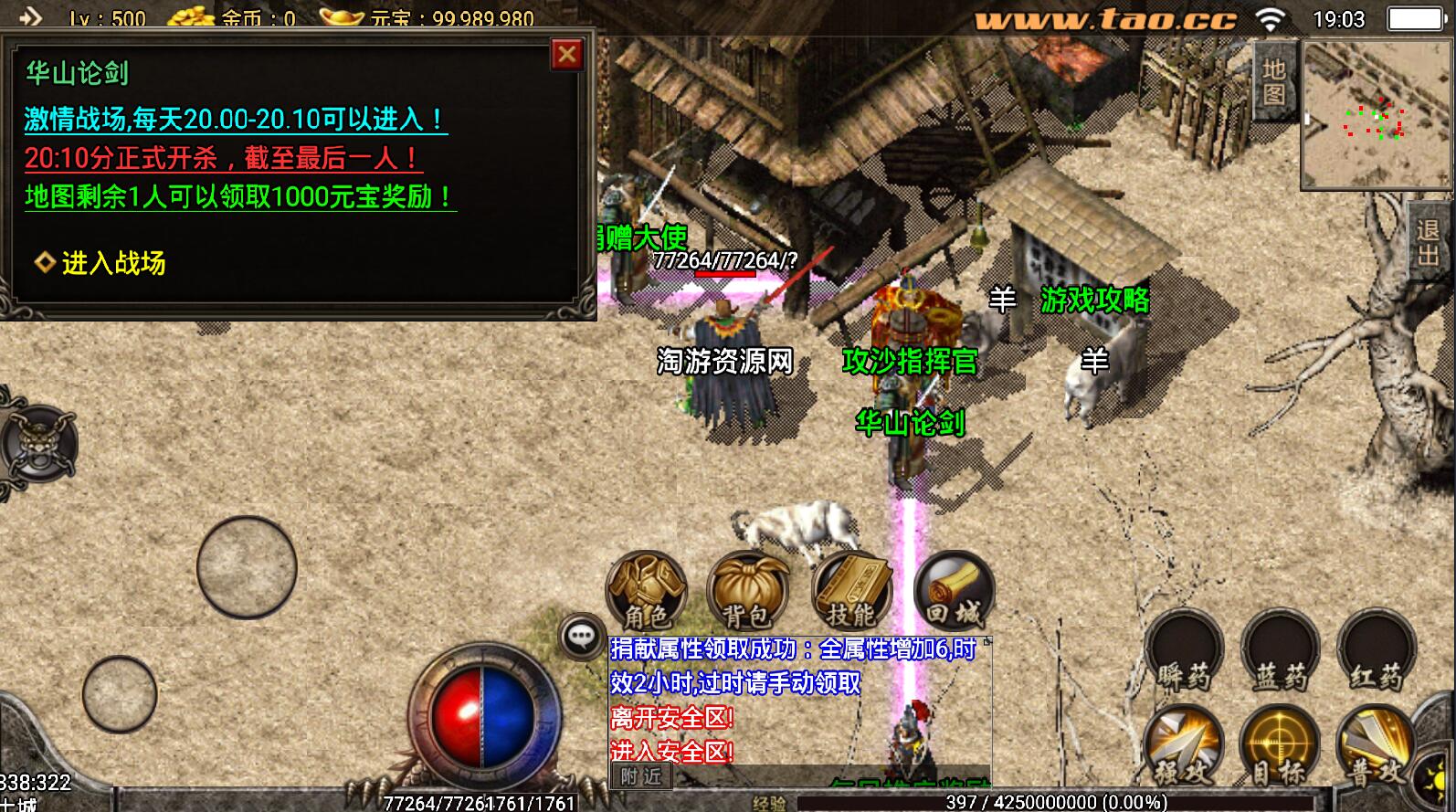Screen dimensions: 1456x812
Task: Open the 背包 bag inventory
Action: click(x=747, y=590)
